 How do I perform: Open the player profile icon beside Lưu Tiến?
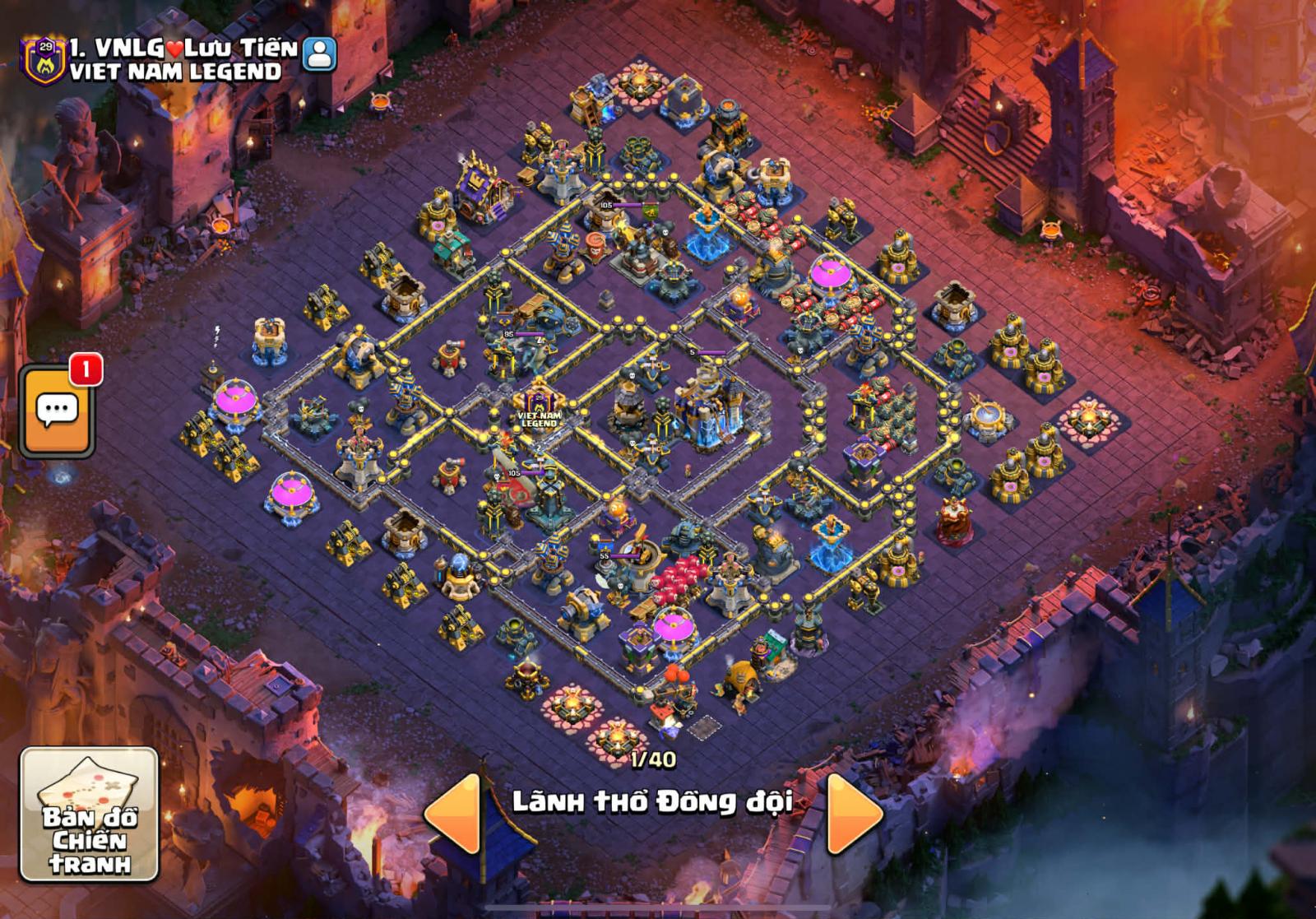click(x=319, y=53)
